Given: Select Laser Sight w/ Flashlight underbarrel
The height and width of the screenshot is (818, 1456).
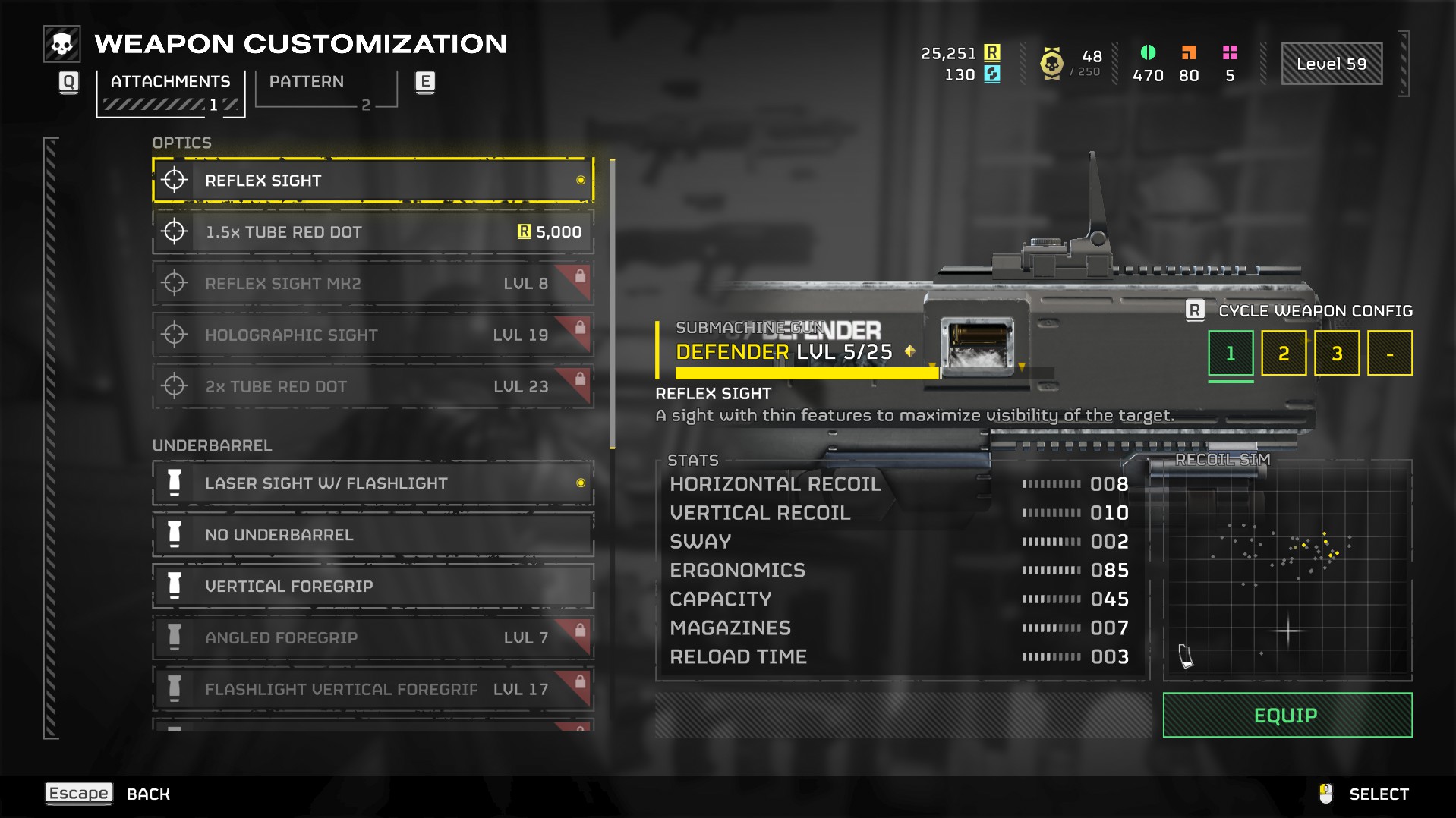Looking at the screenshot, I should [x=372, y=483].
